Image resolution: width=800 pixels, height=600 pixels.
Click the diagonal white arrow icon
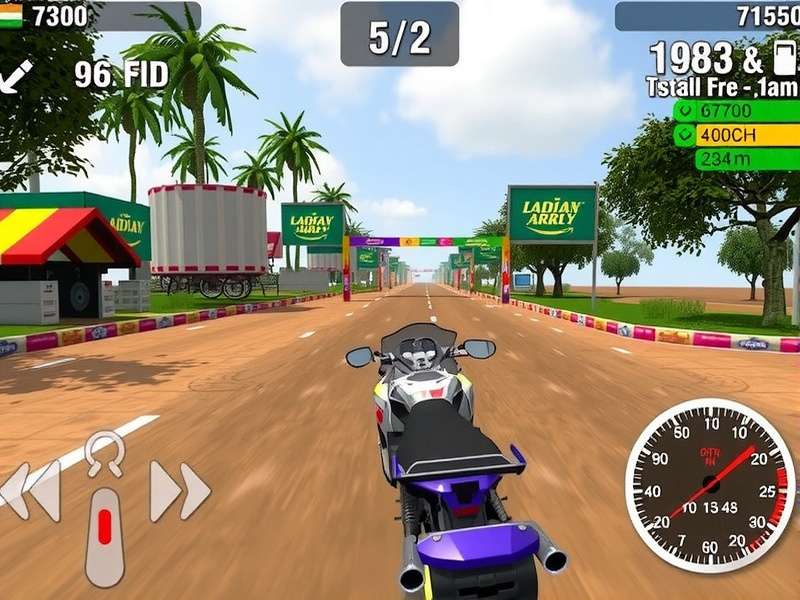click(17, 76)
